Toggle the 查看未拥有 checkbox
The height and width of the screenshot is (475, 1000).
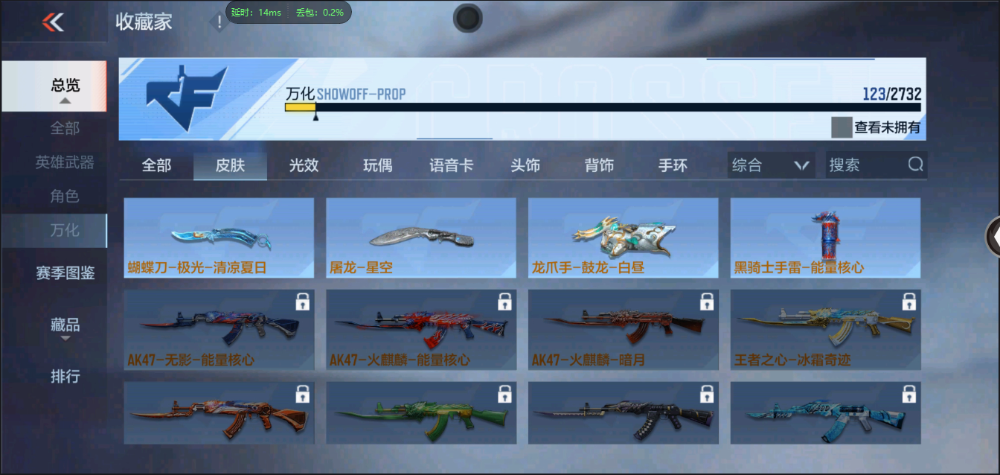(x=841, y=127)
